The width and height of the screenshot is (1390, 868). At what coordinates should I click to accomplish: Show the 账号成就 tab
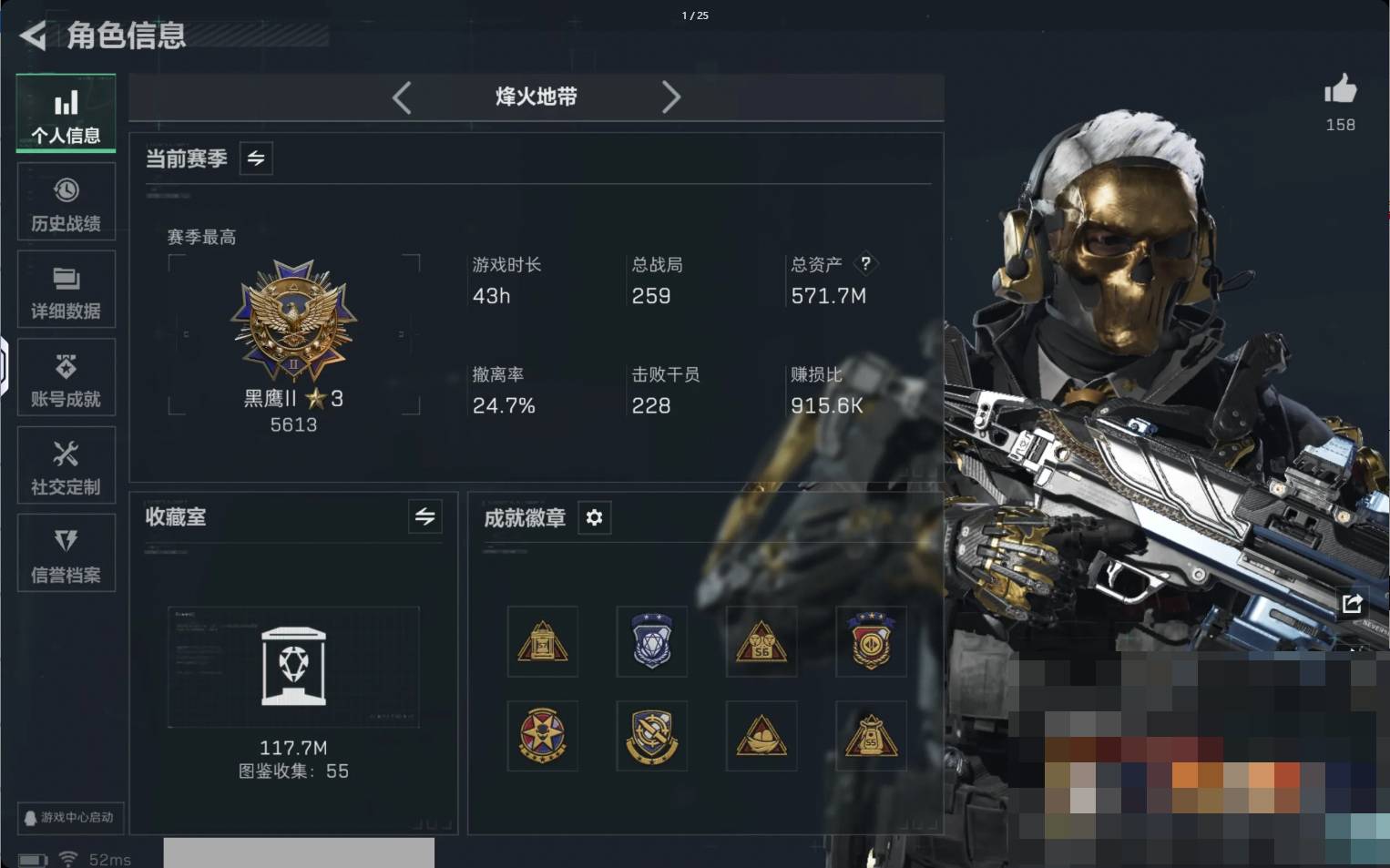pos(66,377)
